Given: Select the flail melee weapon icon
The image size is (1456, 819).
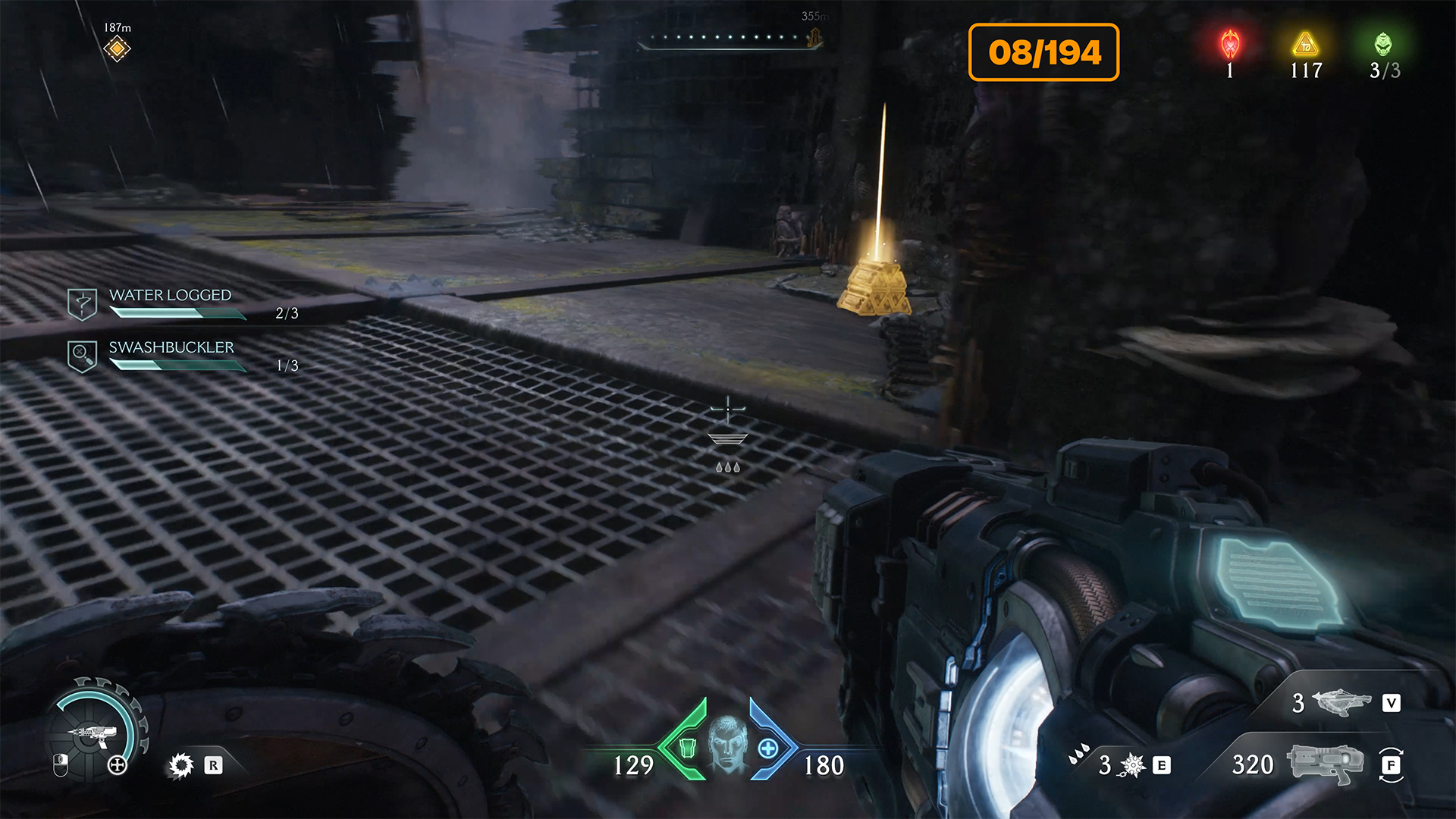Looking at the screenshot, I should 1341,702.
